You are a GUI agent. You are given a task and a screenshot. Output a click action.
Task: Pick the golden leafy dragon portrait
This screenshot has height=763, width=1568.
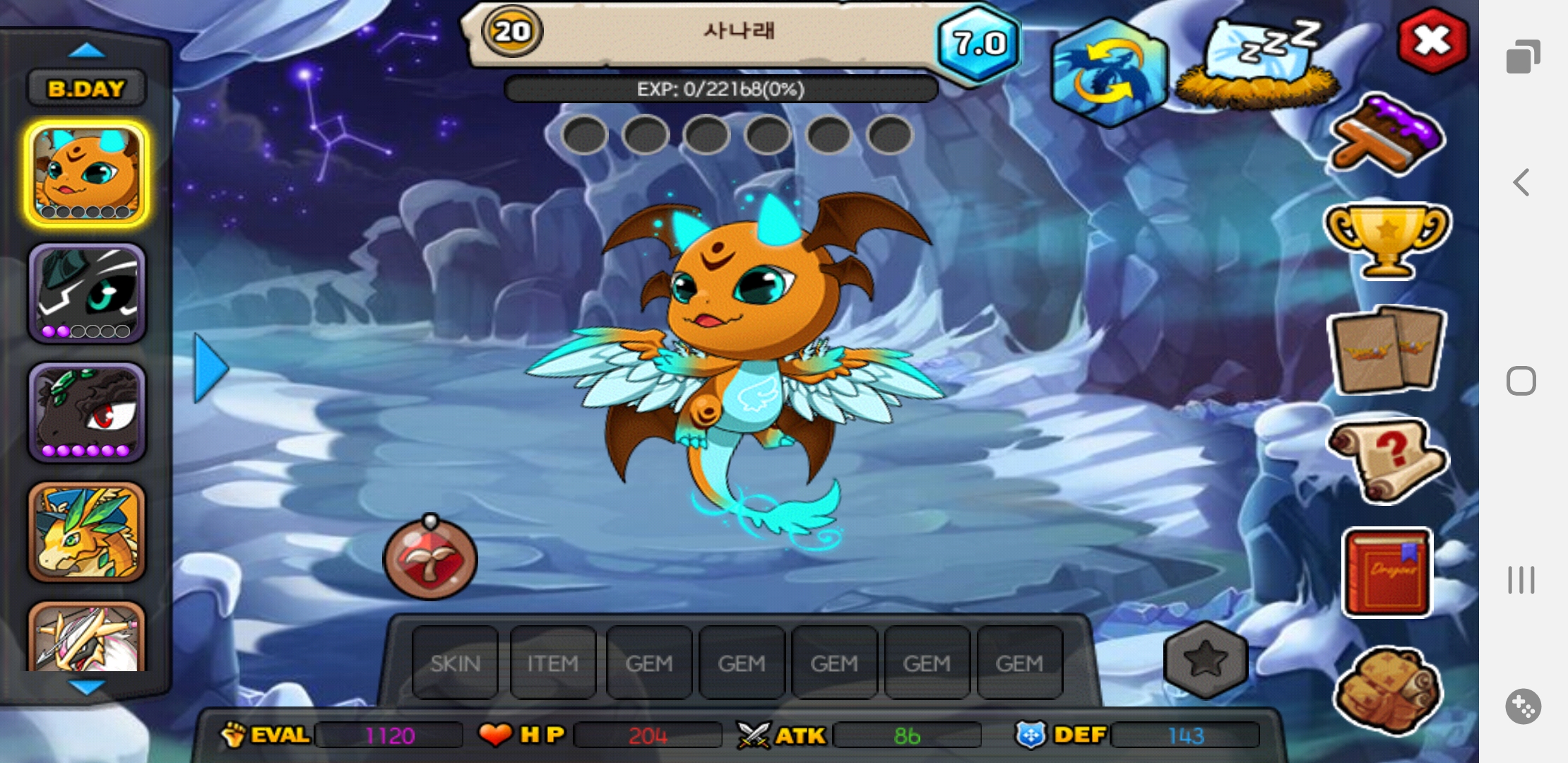pos(87,531)
